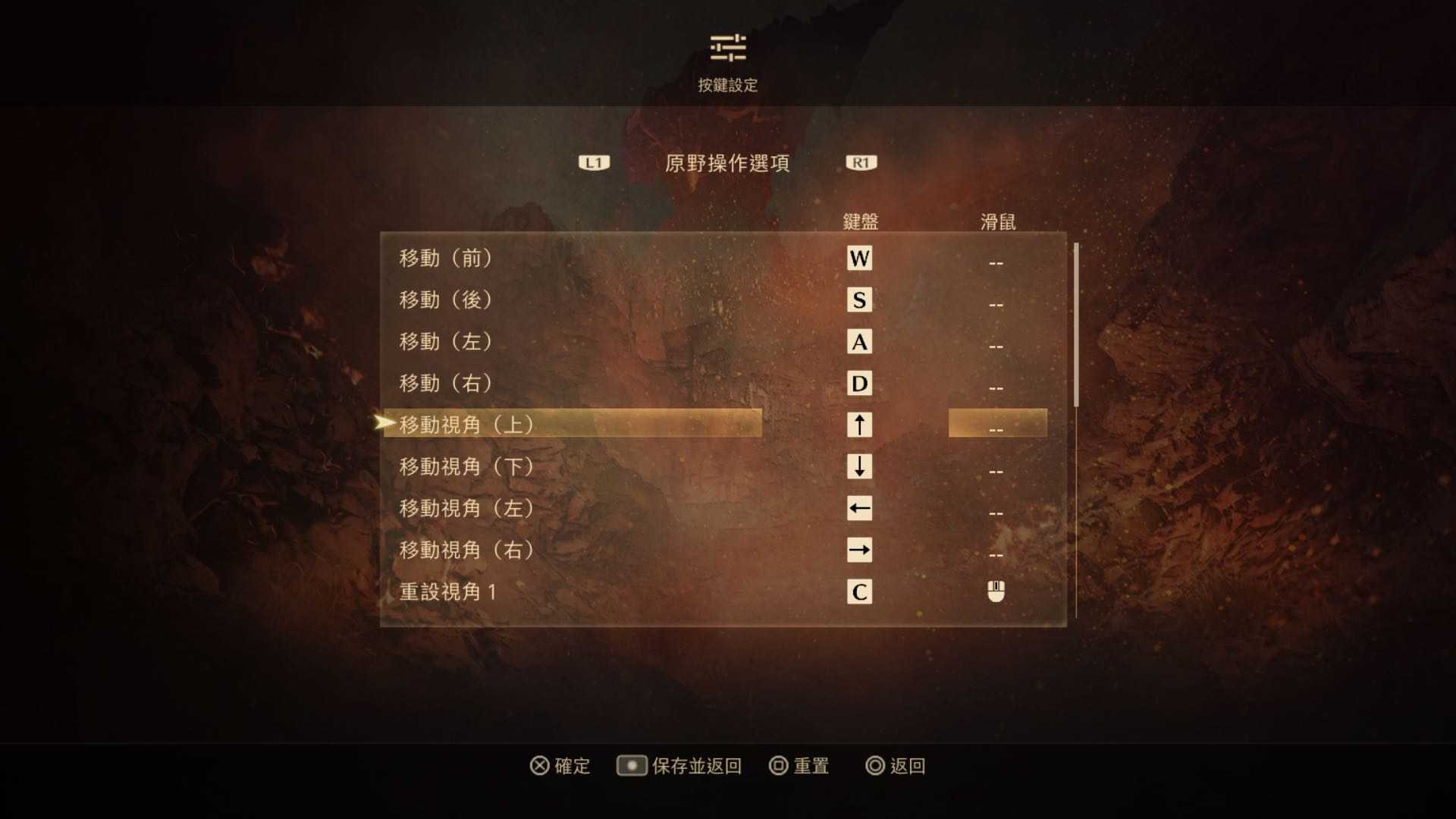The width and height of the screenshot is (1456, 819).
Task: Click the down-arrow binding for 移動視角（下）
Action: (x=860, y=467)
